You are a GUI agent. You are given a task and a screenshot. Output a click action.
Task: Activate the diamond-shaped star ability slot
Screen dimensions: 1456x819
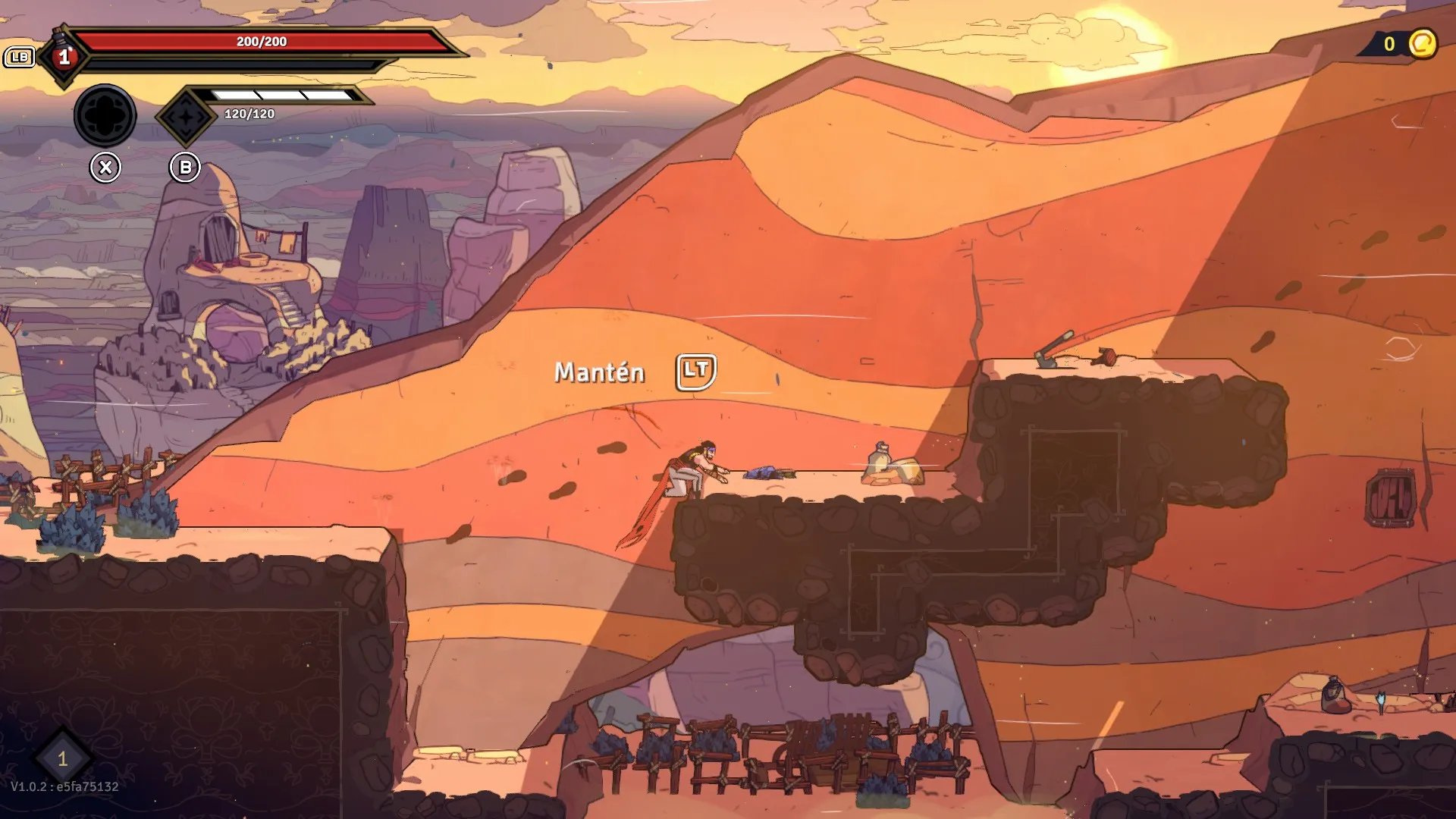(186, 117)
